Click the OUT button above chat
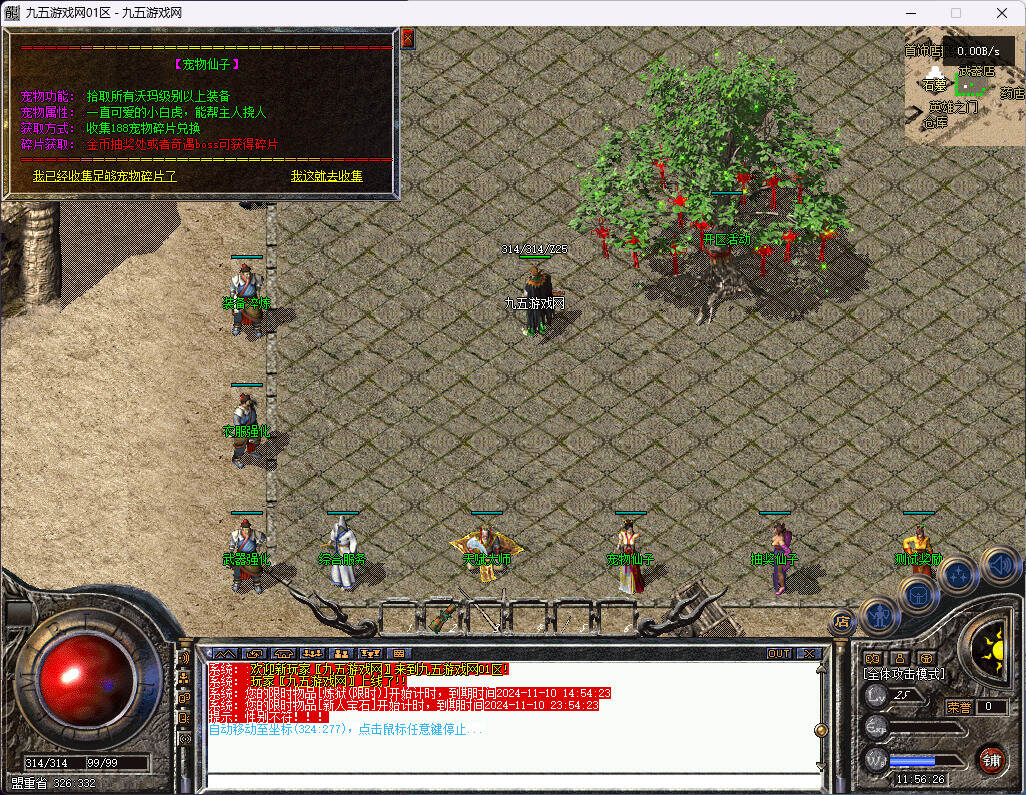This screenshot has width=1026, height=795. tap(778, 653)
